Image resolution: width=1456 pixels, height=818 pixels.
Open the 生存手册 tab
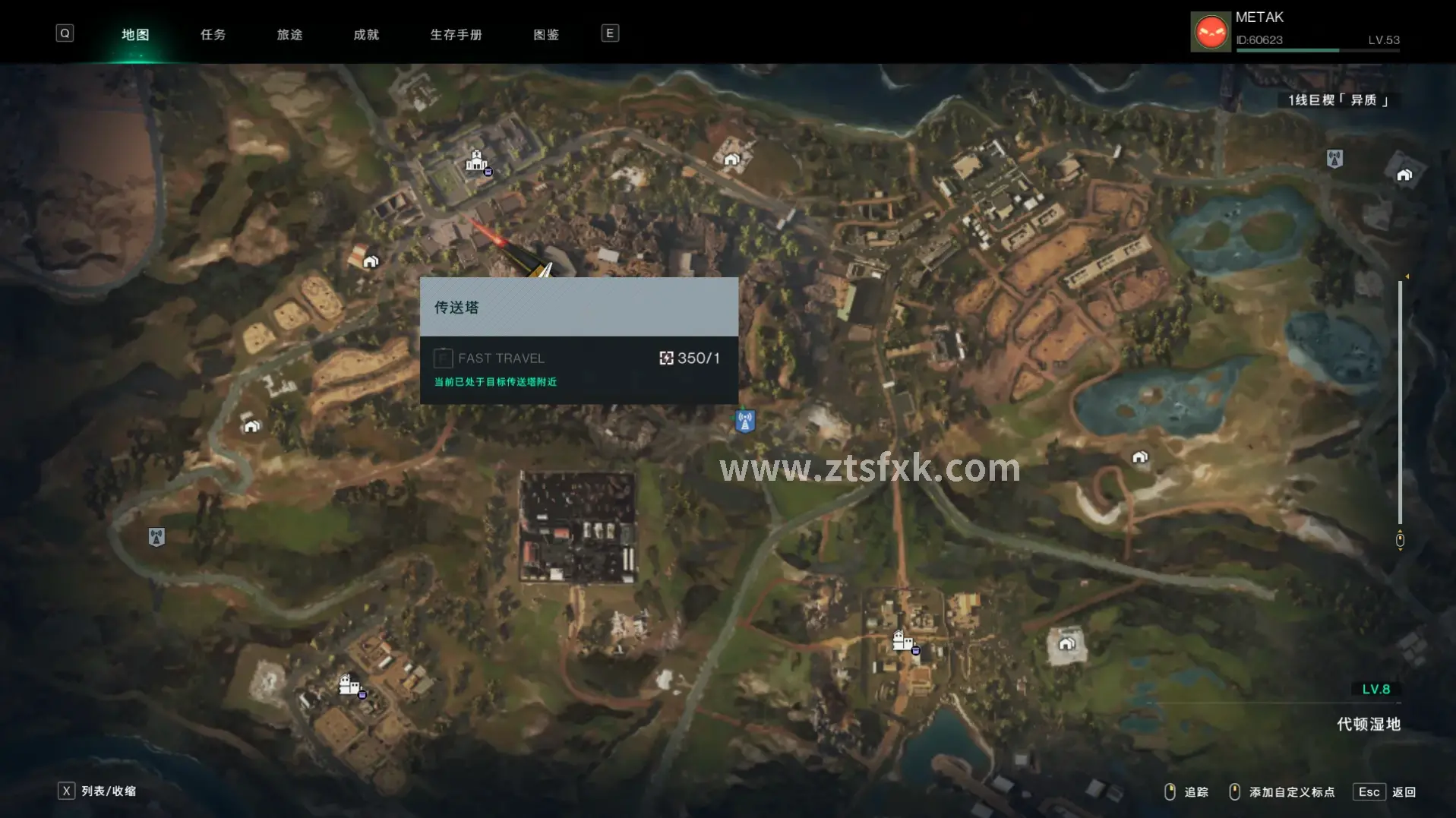coord(456,34)
